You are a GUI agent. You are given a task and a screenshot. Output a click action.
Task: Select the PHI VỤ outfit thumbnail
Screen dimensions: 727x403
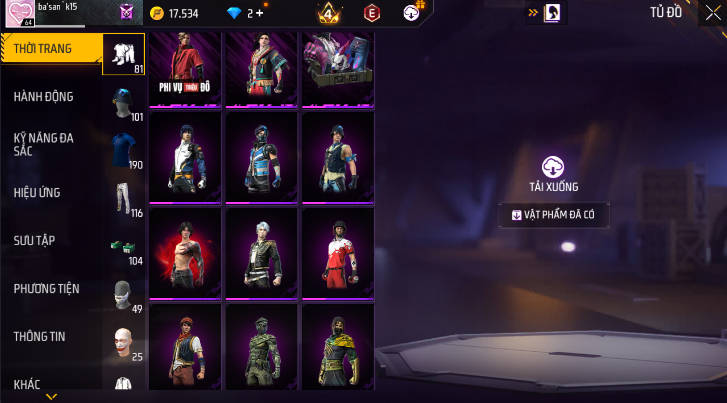(x=186, y=68)
